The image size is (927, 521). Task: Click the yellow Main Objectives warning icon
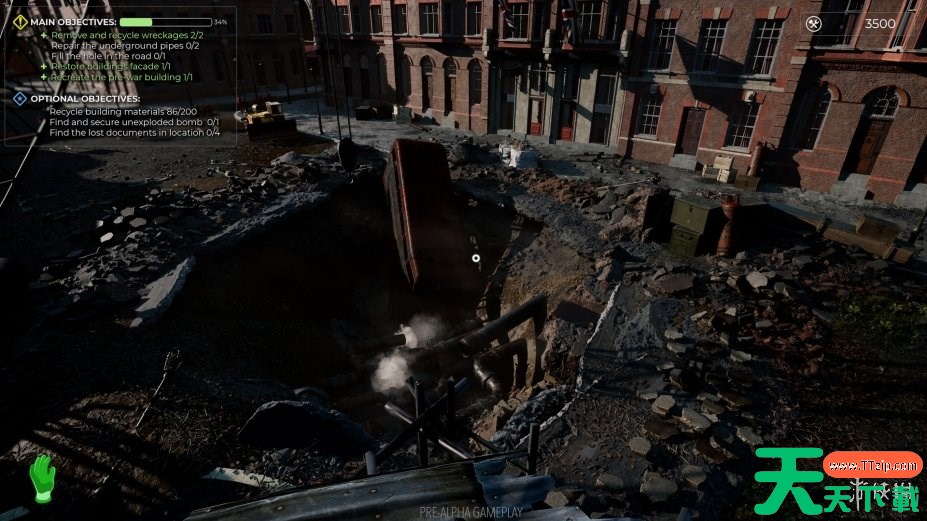click(x=20, y=21)
